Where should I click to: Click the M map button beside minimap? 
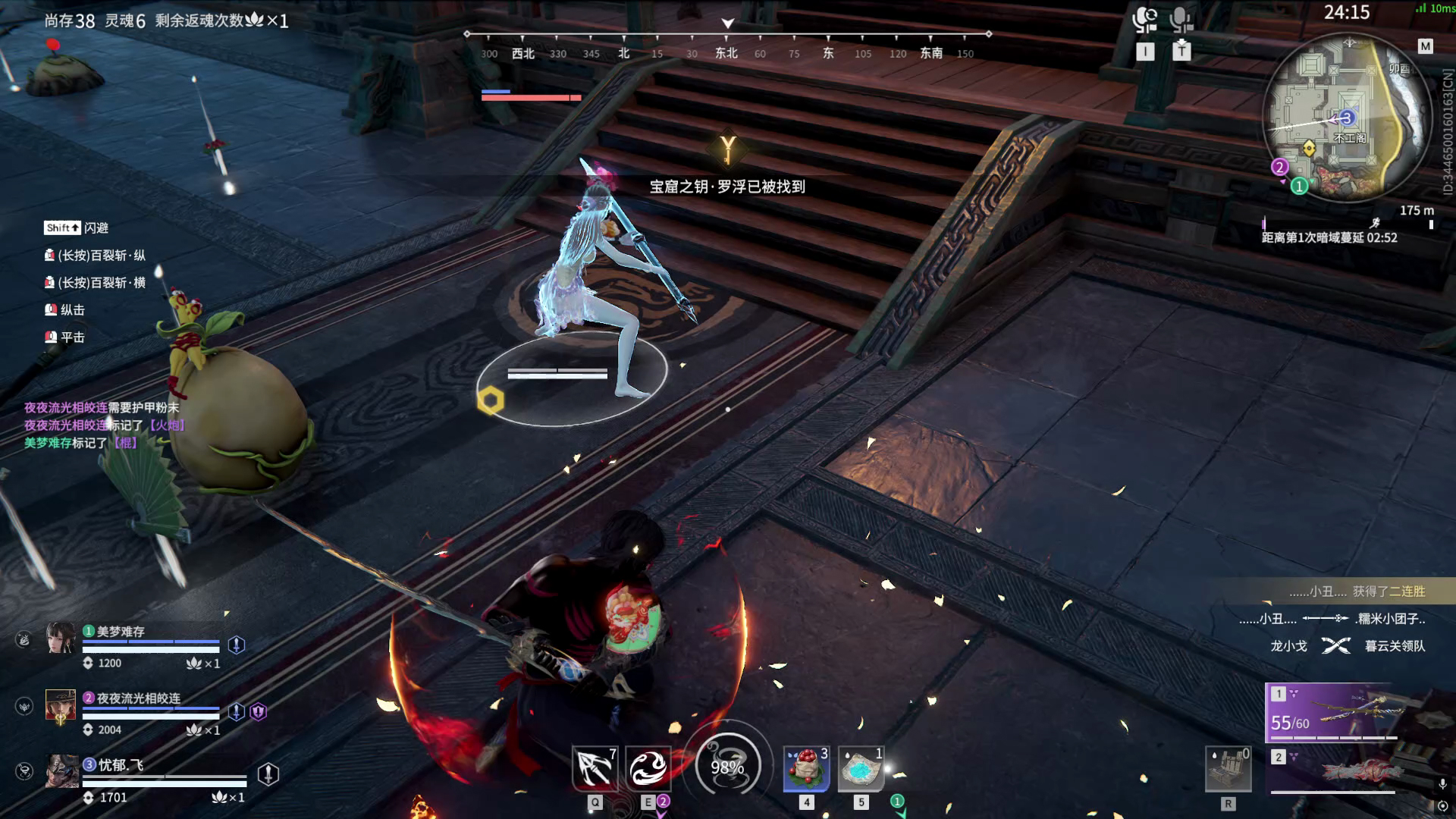click(1425, 47)
